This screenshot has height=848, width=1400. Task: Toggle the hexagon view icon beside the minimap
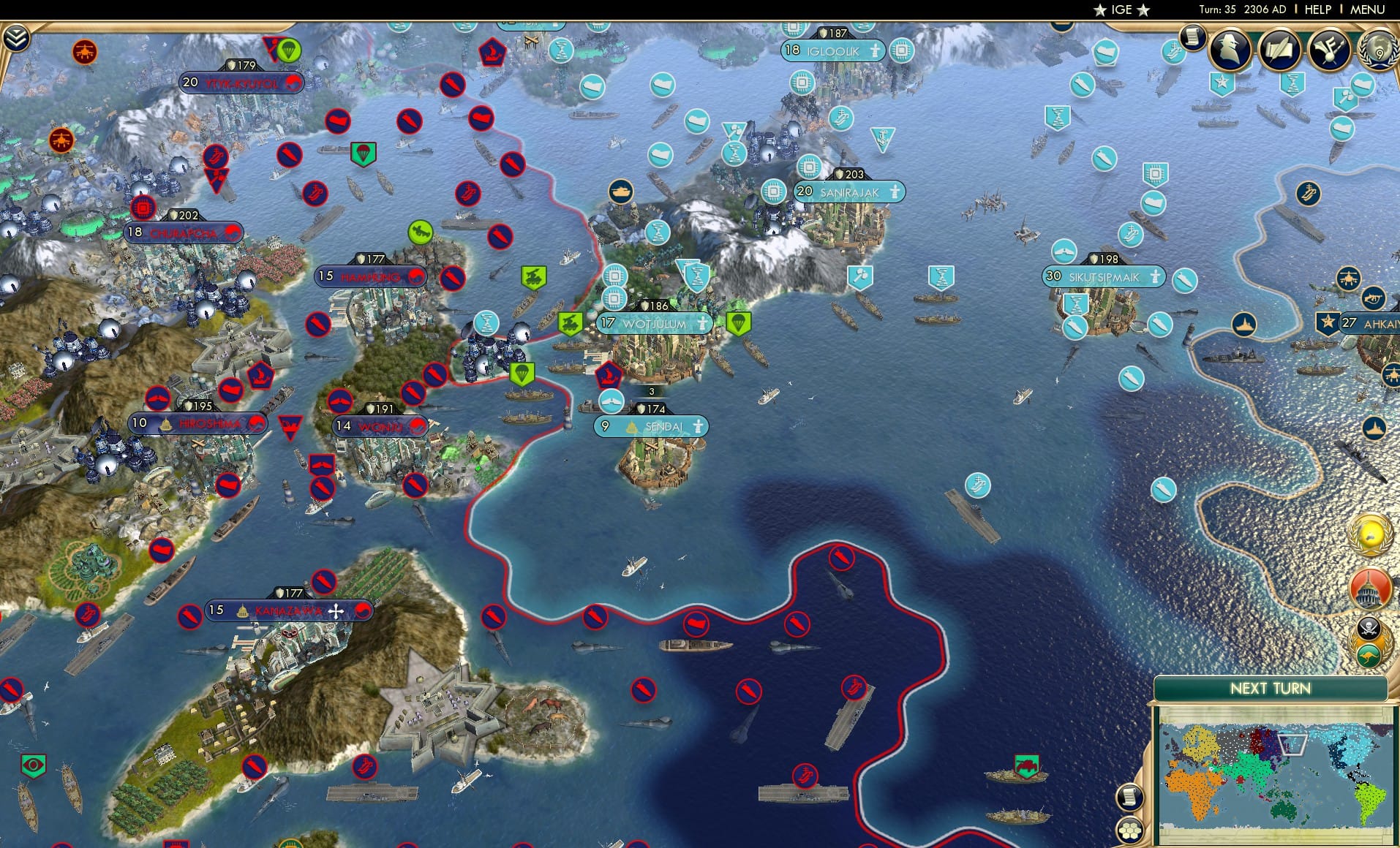[x=1130, y=830]
